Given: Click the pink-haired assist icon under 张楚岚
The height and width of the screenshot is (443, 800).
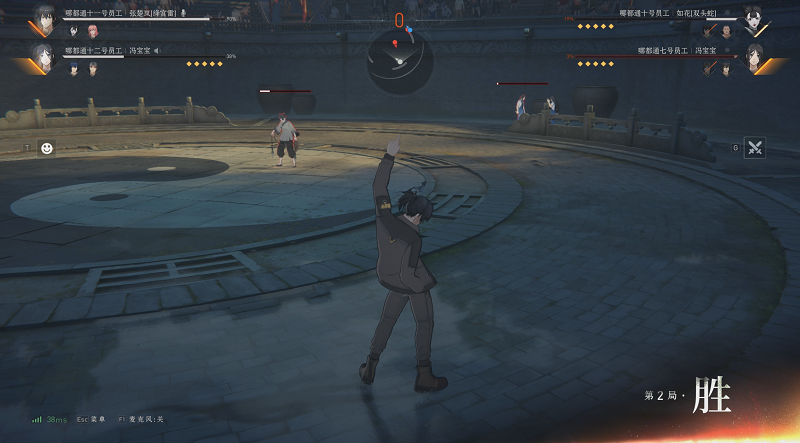Looking at the screenshot, I should (92, 31).
